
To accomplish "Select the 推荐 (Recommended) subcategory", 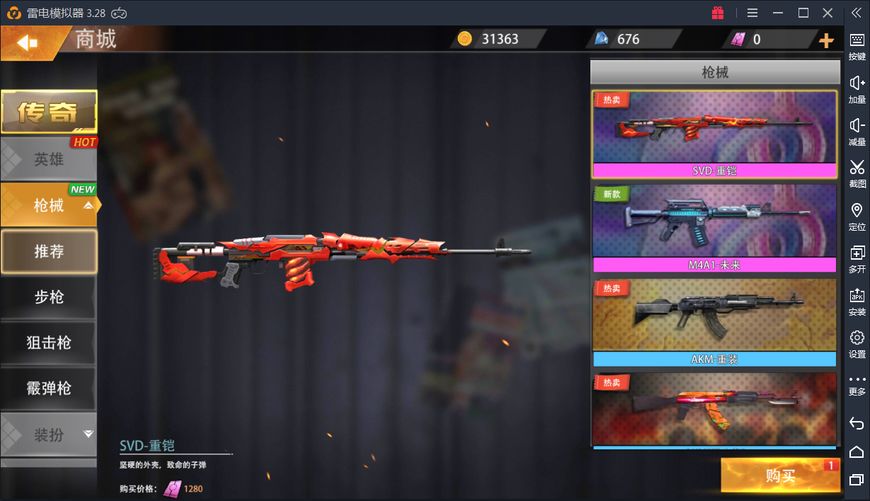I will pyautogui.click(x=49, y=251).
